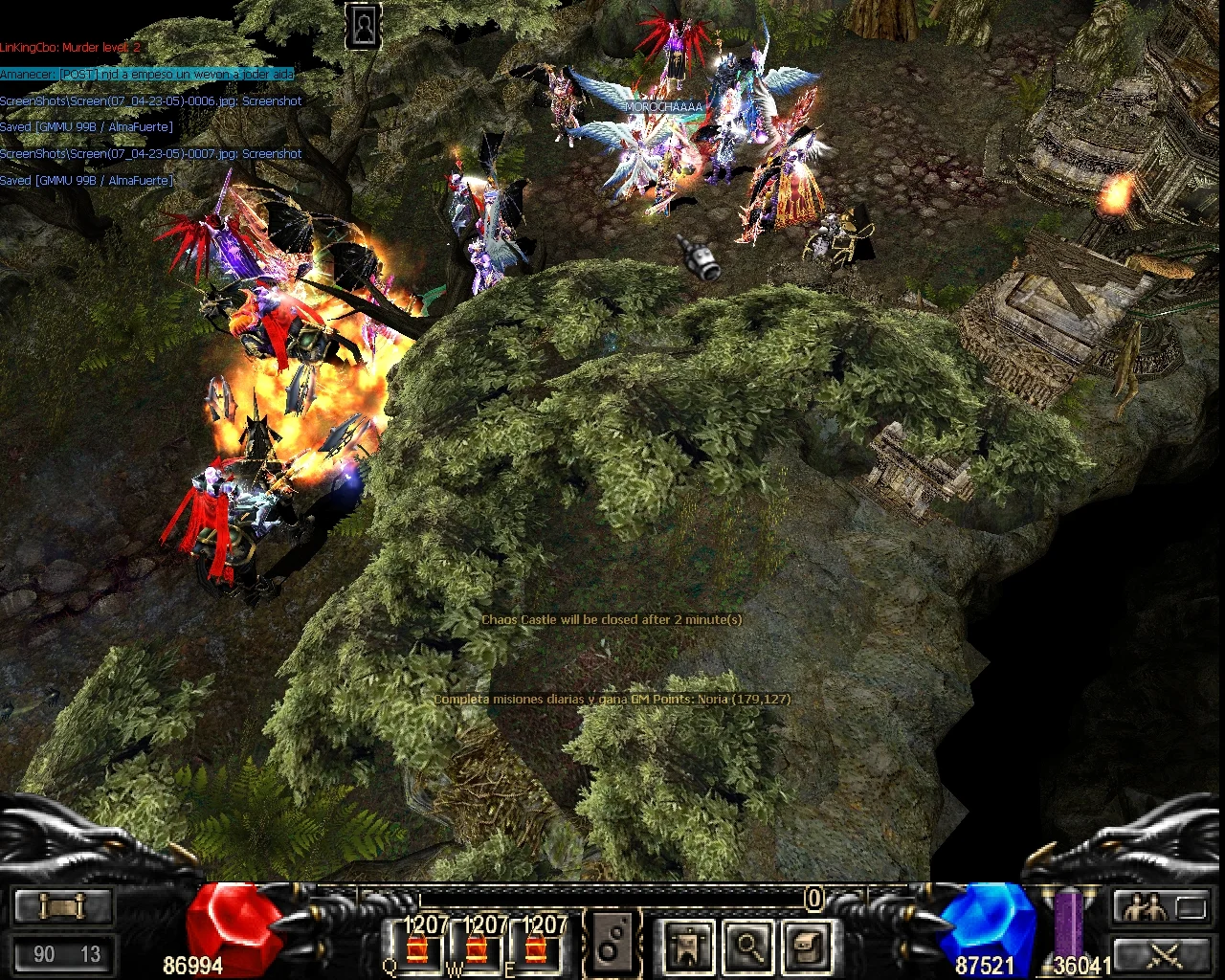Click the magnifying glass button

[x=747, y=946]
